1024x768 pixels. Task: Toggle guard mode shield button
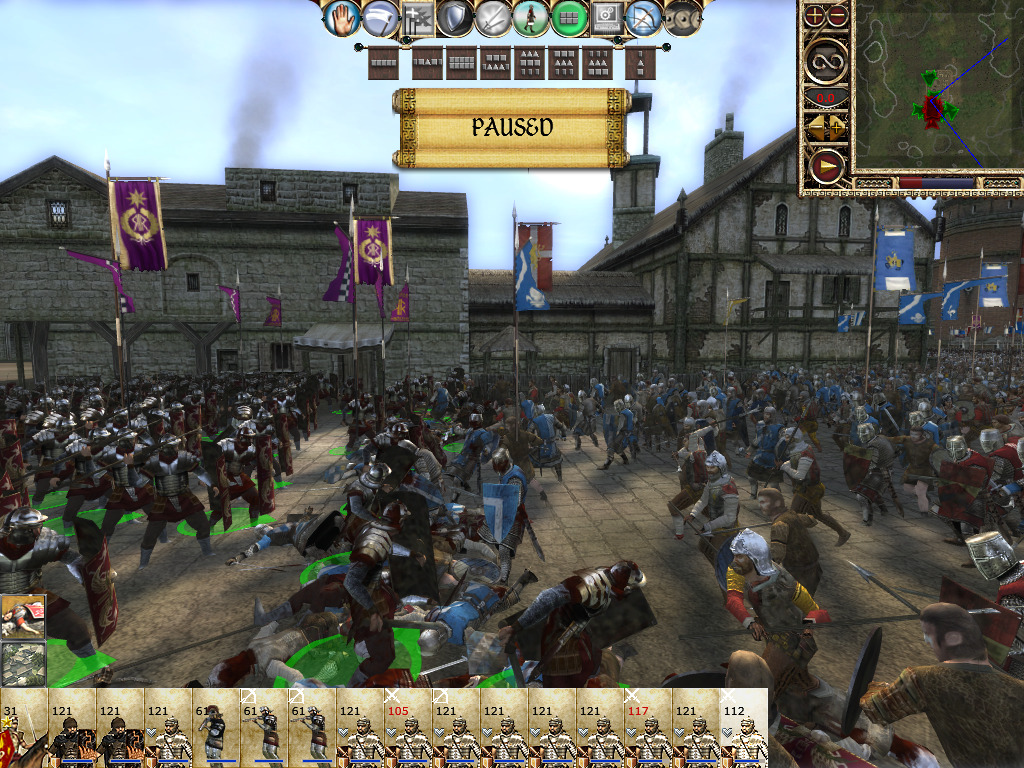(455, 17)
